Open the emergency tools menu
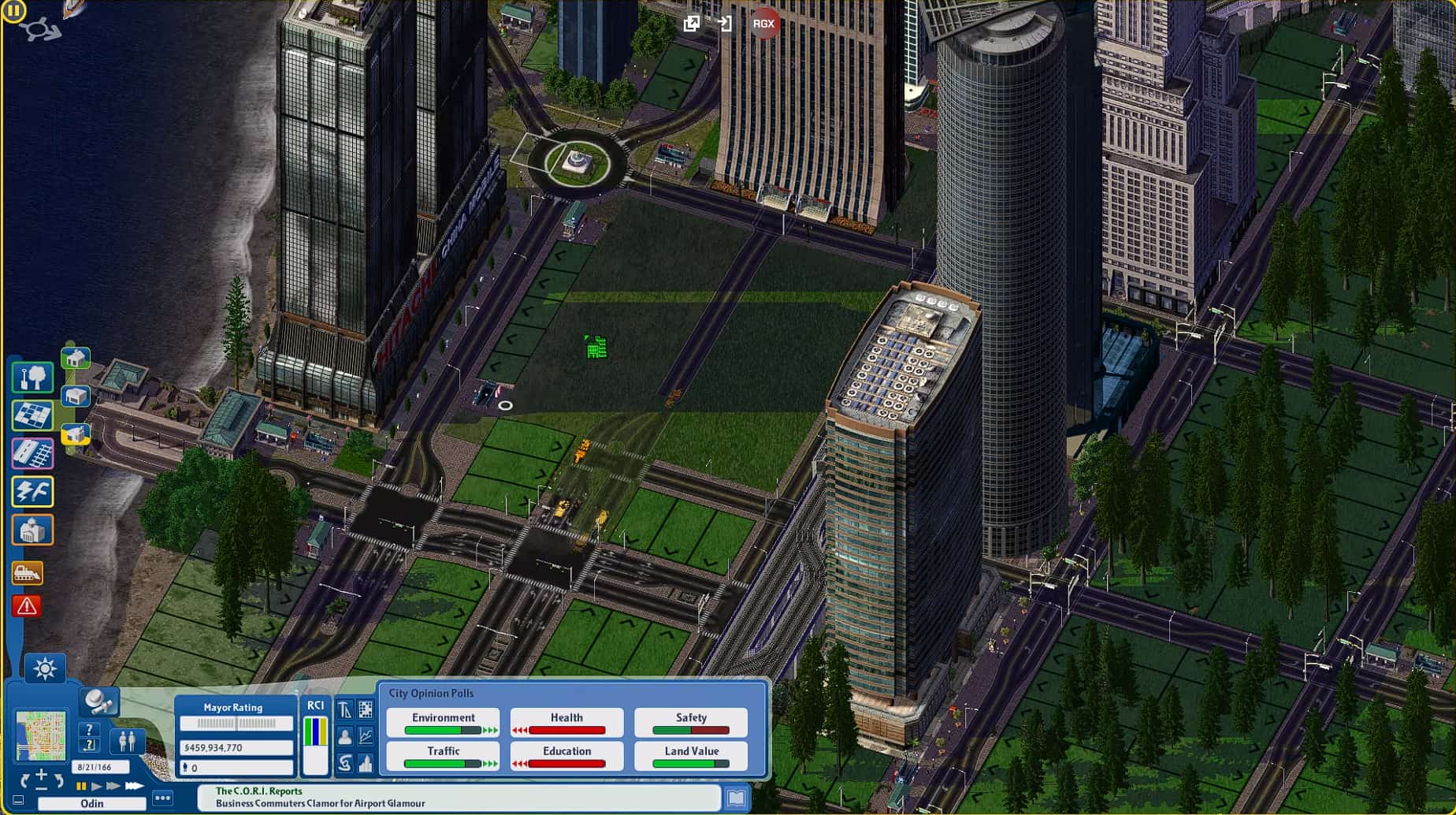The width and height of the screenshot is (1456, 815). pyautogui.click(x=27, y=606)
